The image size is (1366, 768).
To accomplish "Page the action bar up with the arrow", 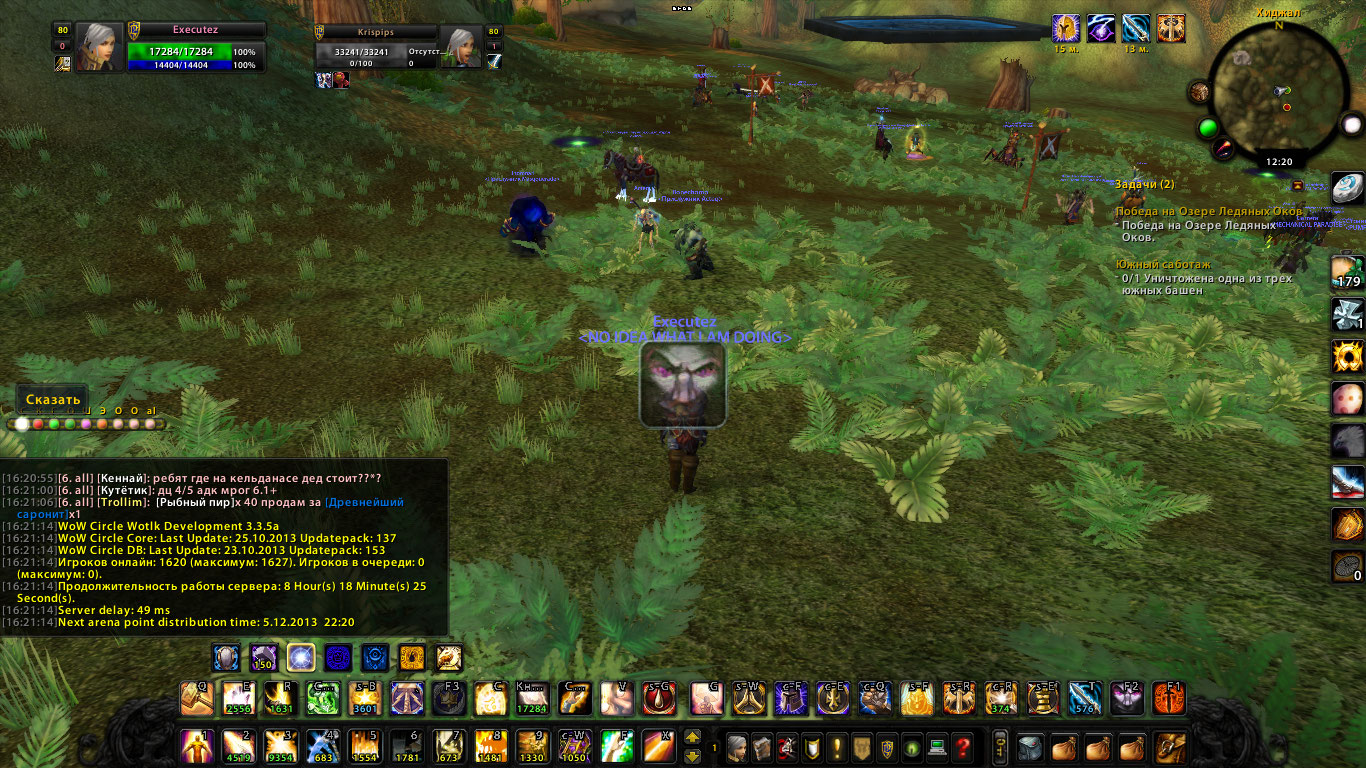I will click(x=692, y=738).
